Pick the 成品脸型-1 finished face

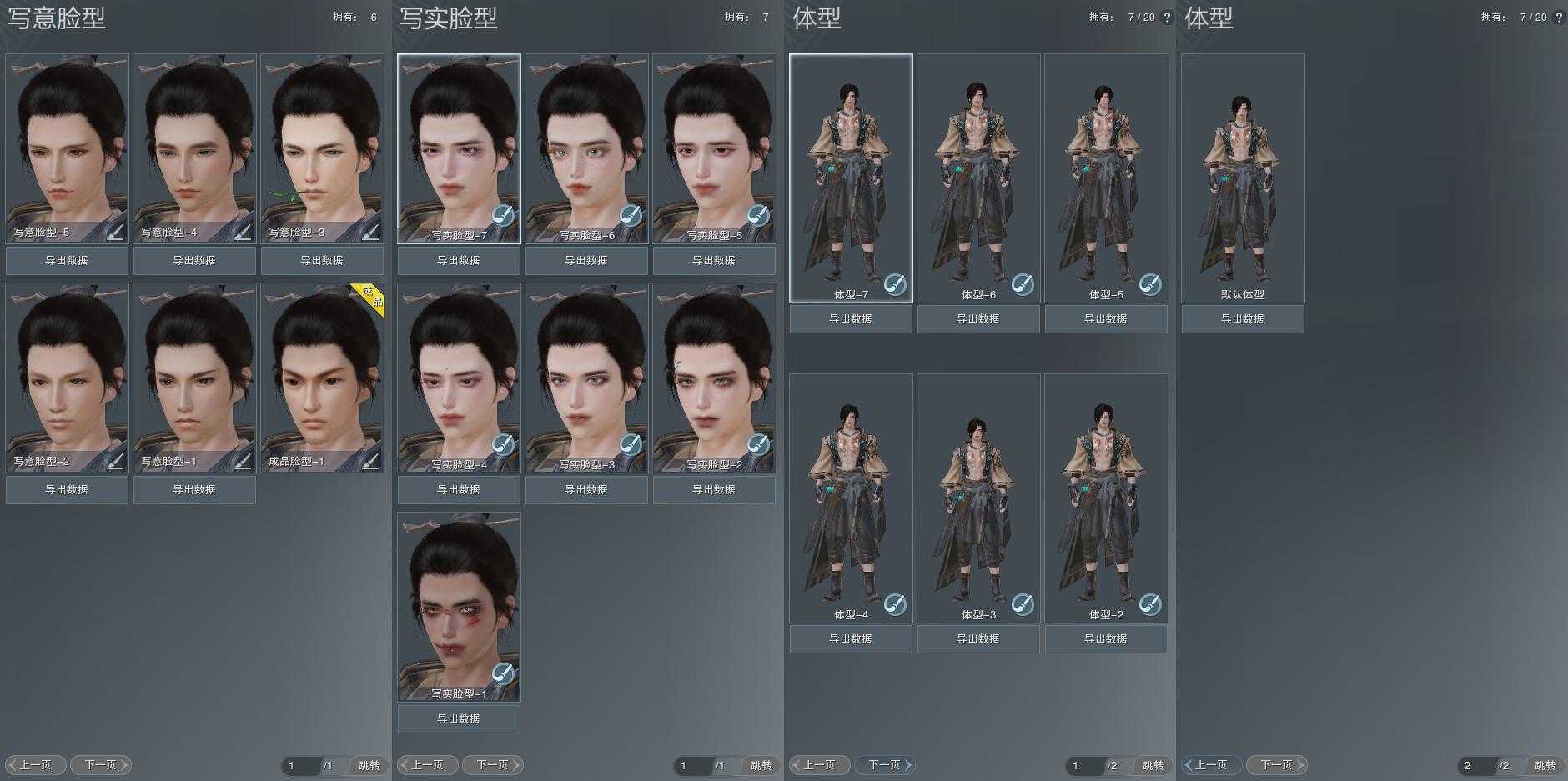click(322, 371)
